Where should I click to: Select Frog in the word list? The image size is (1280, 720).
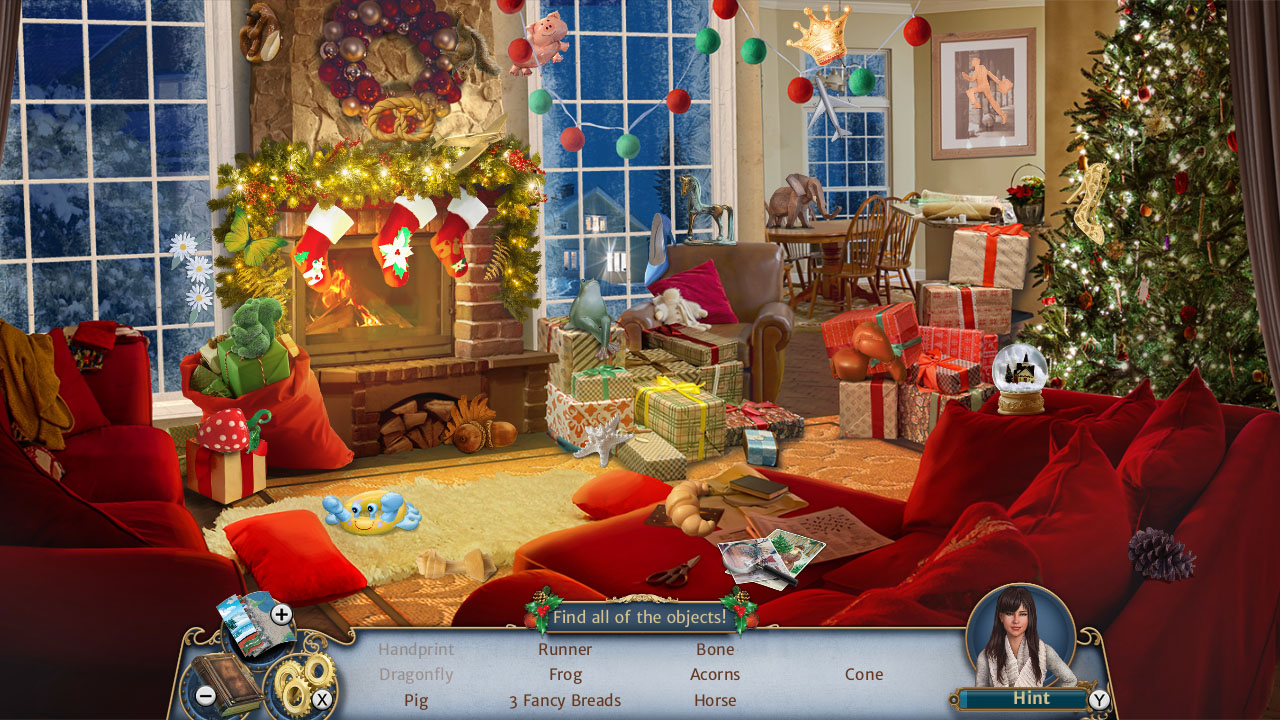(x=565, y=674)
